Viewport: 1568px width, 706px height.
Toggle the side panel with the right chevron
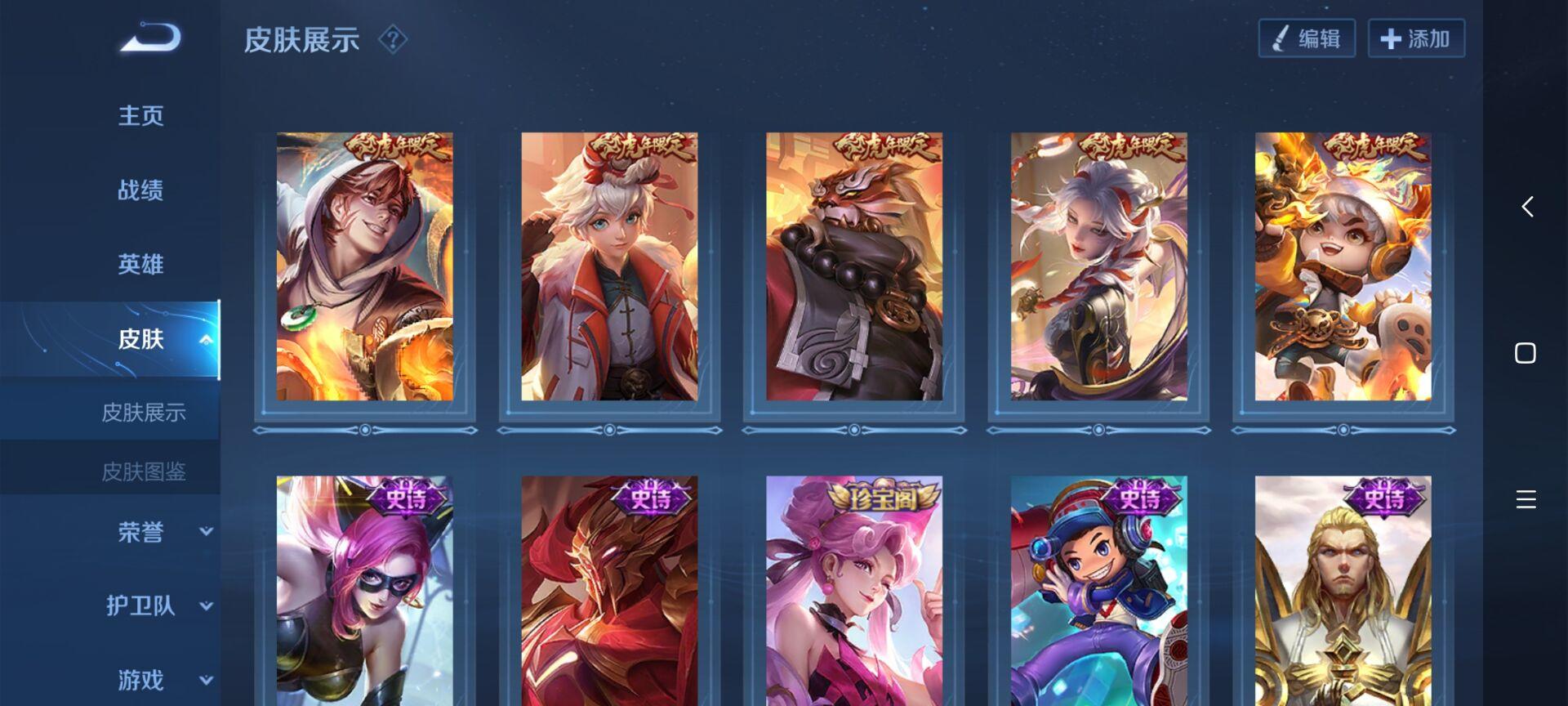tap(1526, 208)
